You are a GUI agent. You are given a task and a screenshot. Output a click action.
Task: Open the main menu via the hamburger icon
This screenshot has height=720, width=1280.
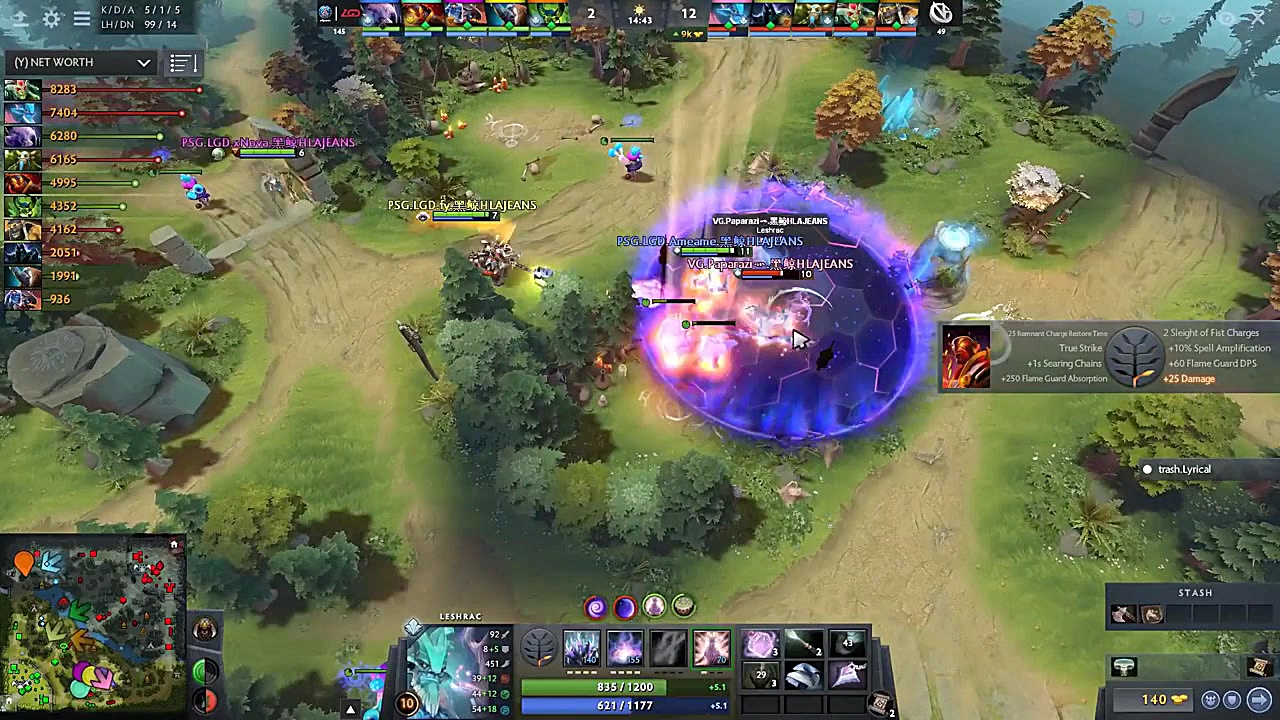(x=82, y=19)
